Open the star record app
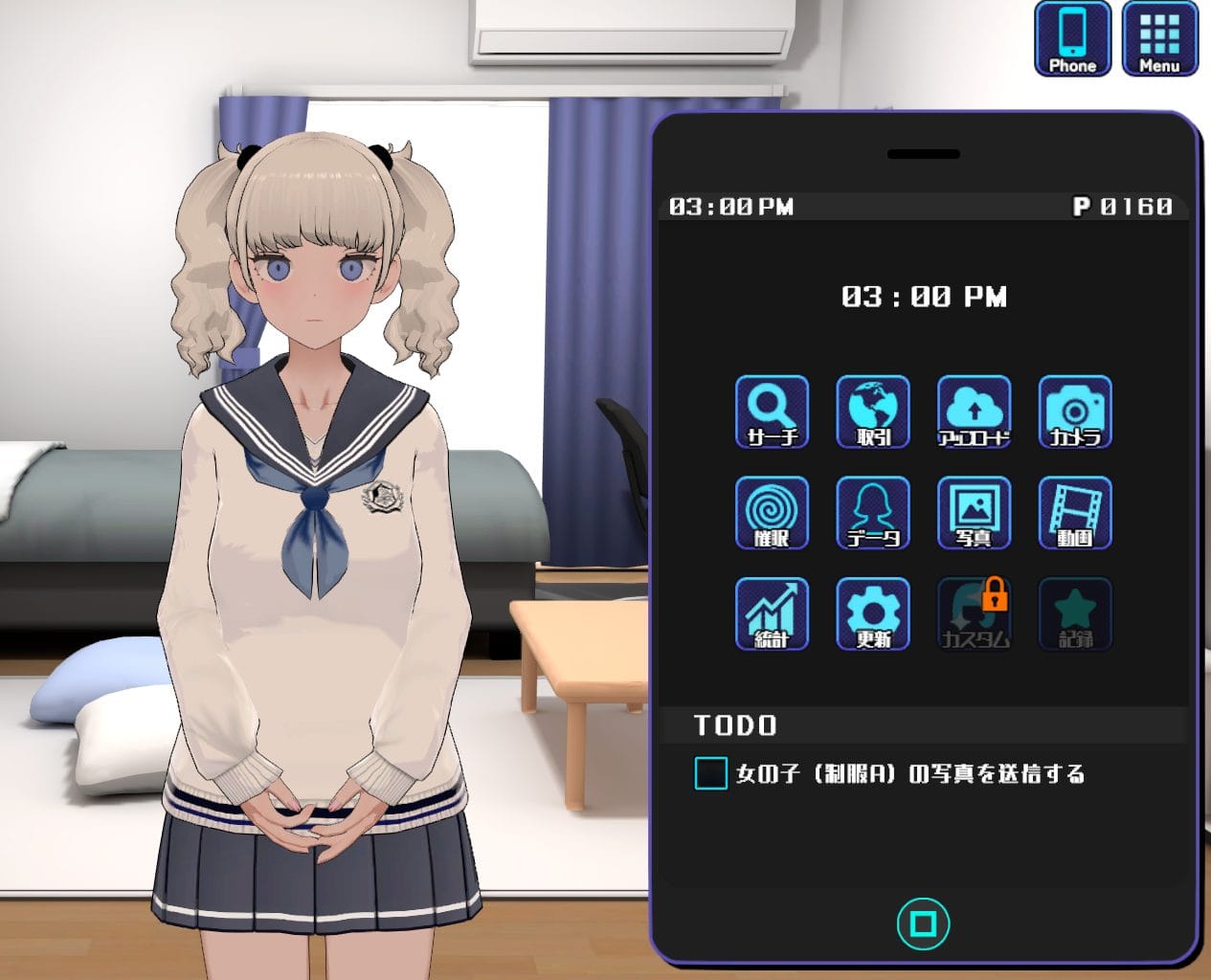Viewport: 1211px width, 980px height. 1075,614
